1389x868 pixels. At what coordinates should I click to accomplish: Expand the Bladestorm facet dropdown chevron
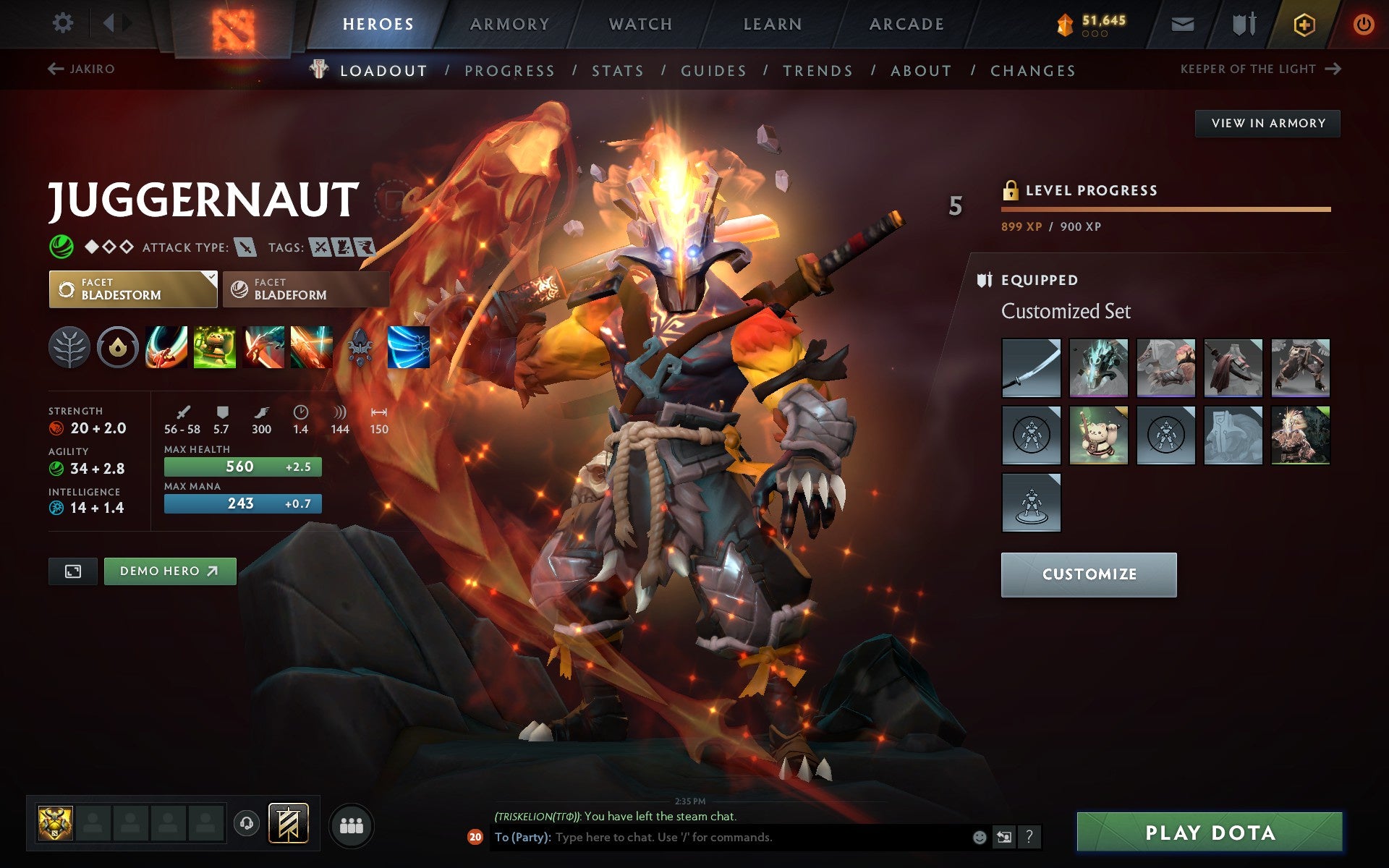click(x=211, y=276)
